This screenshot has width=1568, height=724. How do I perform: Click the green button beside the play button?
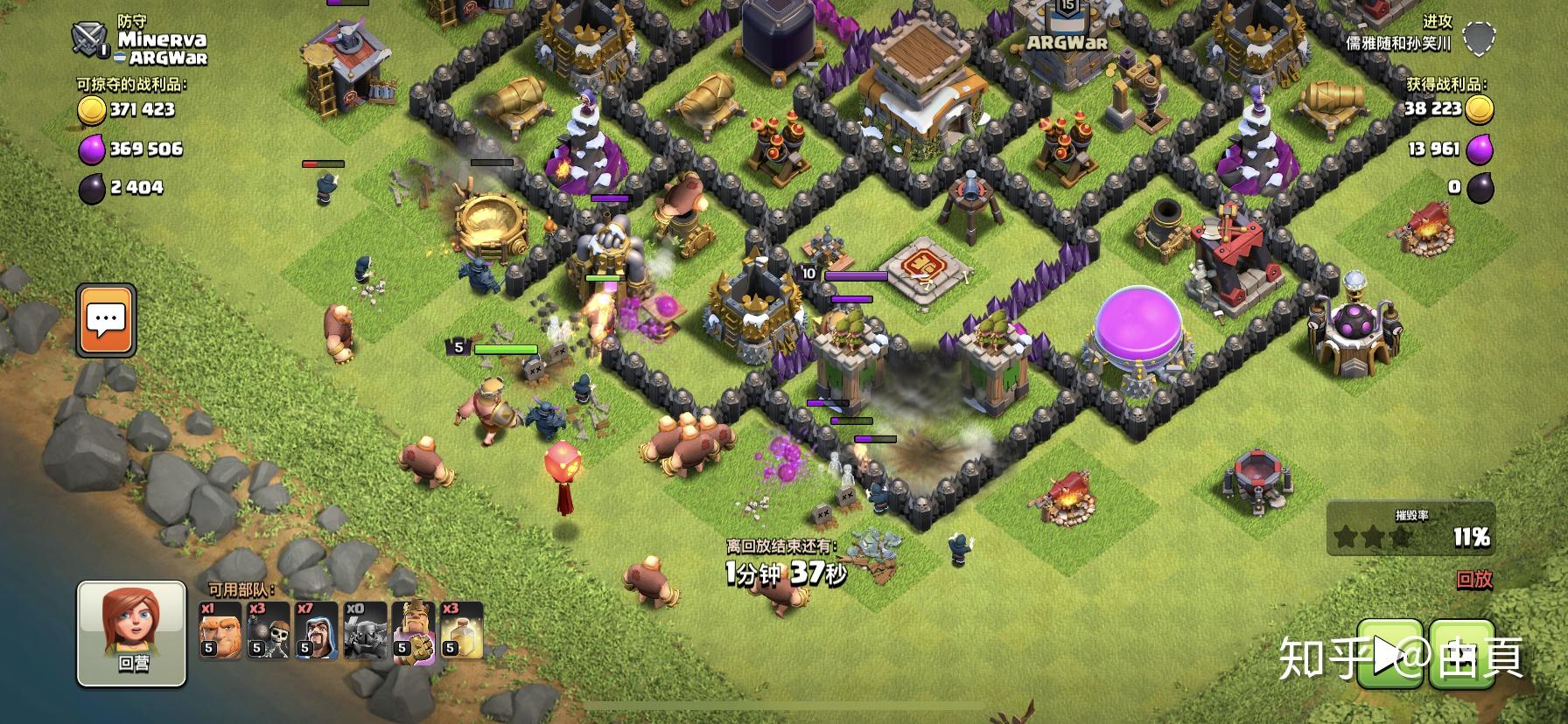tap(1461, 654)
